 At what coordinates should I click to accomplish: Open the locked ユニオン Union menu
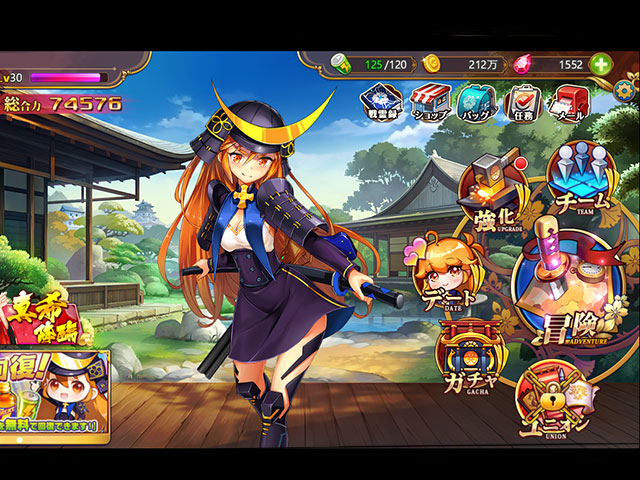553,402
